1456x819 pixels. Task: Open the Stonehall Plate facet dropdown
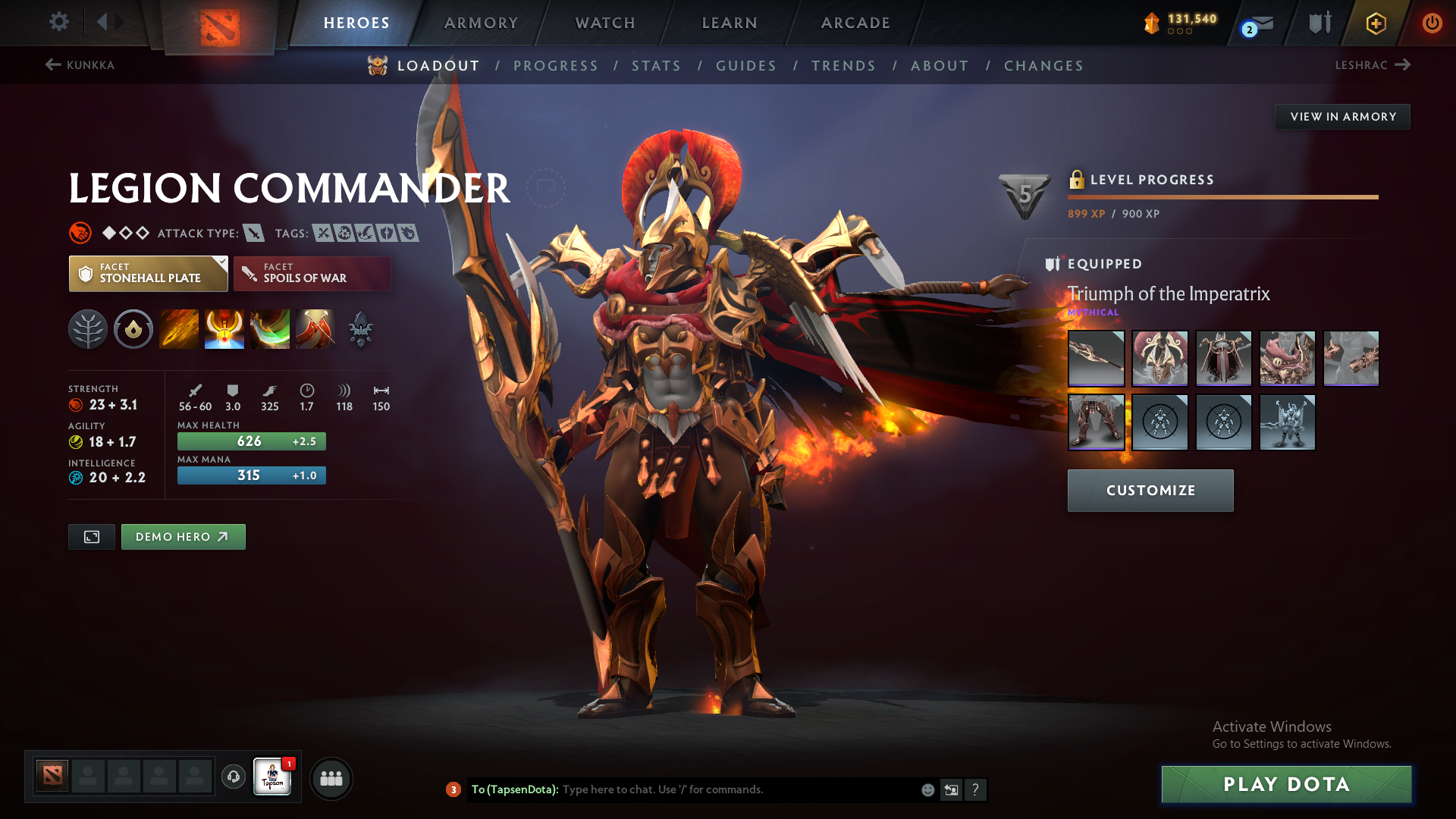(x=148, y=273)
